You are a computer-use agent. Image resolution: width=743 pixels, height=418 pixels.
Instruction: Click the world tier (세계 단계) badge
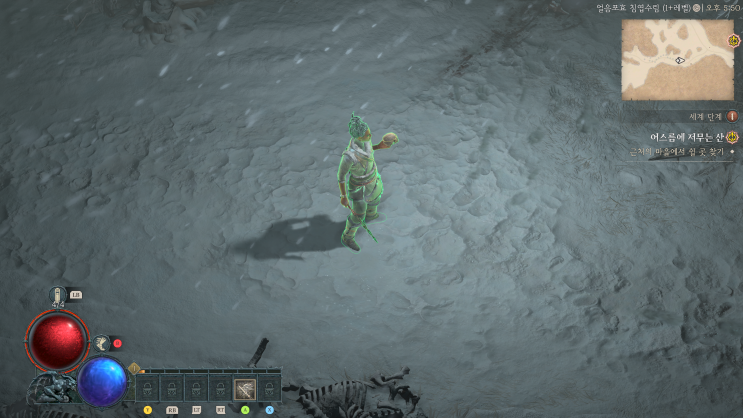click(731, 116)
